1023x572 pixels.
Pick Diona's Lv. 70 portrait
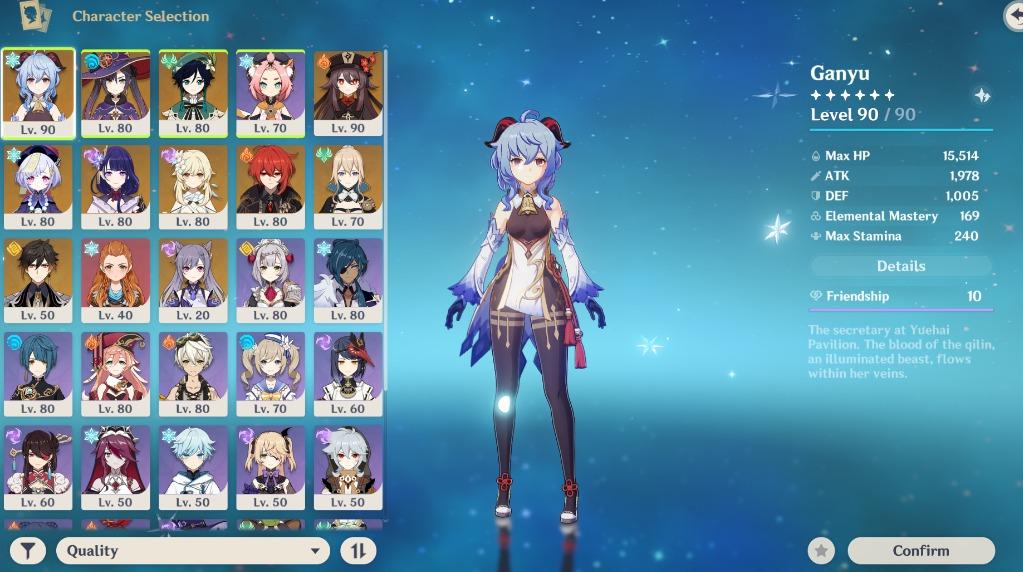pyautogui.click(x=270, y=92)
